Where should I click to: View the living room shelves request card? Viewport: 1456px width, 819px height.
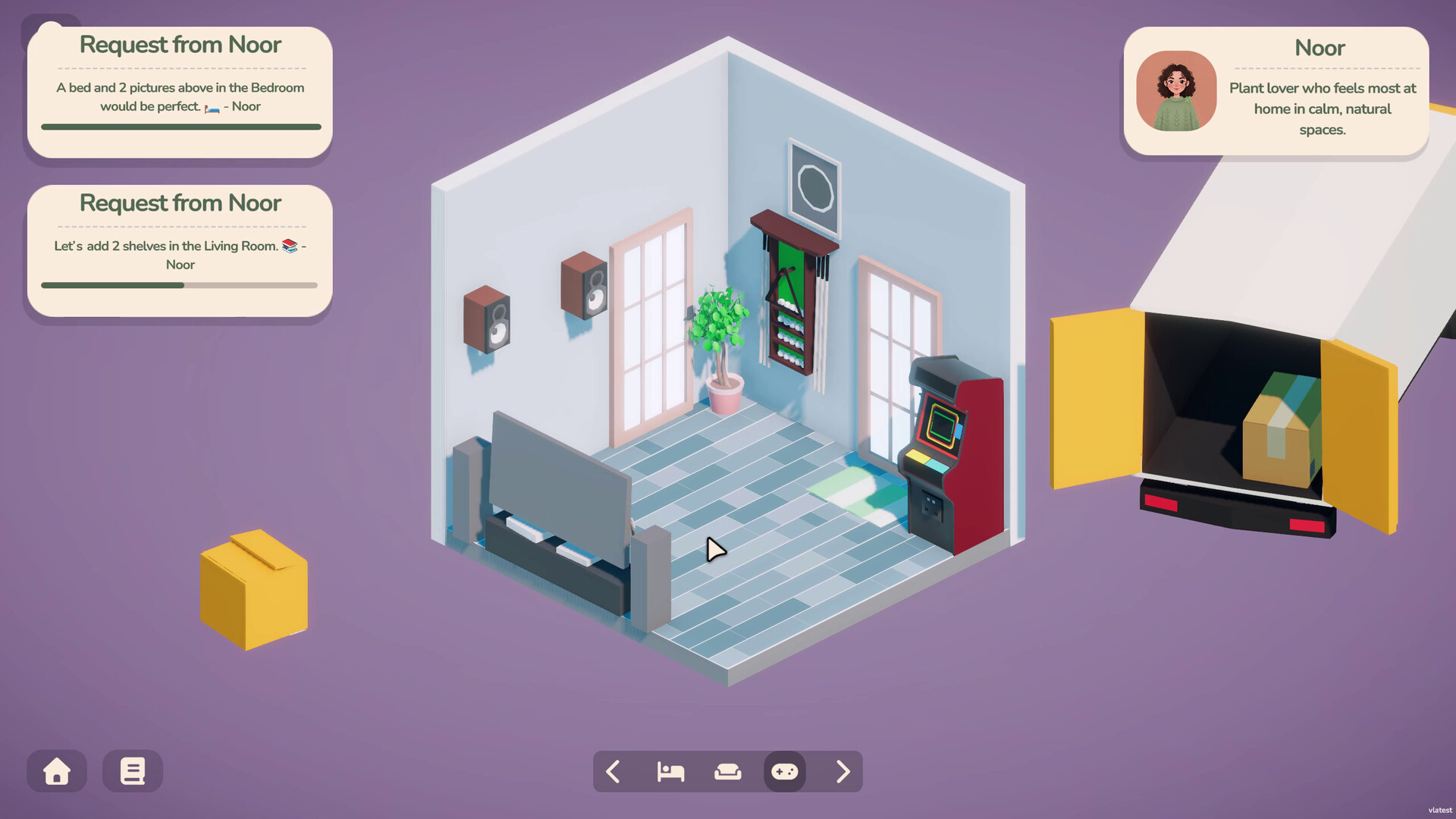click(180, 251)
